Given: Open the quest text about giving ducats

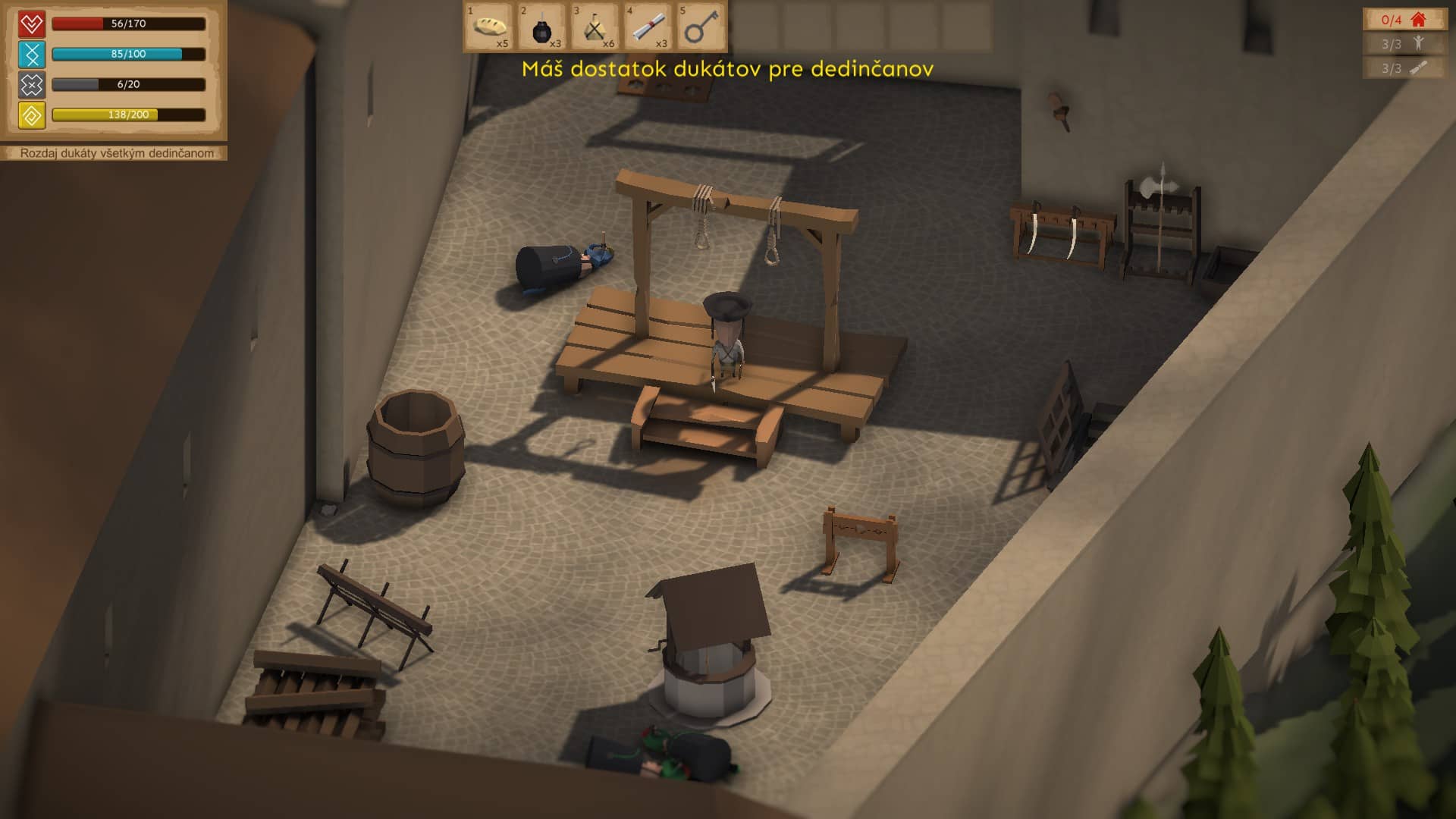Looking at the screenshot, I should [x=116, y=153].
